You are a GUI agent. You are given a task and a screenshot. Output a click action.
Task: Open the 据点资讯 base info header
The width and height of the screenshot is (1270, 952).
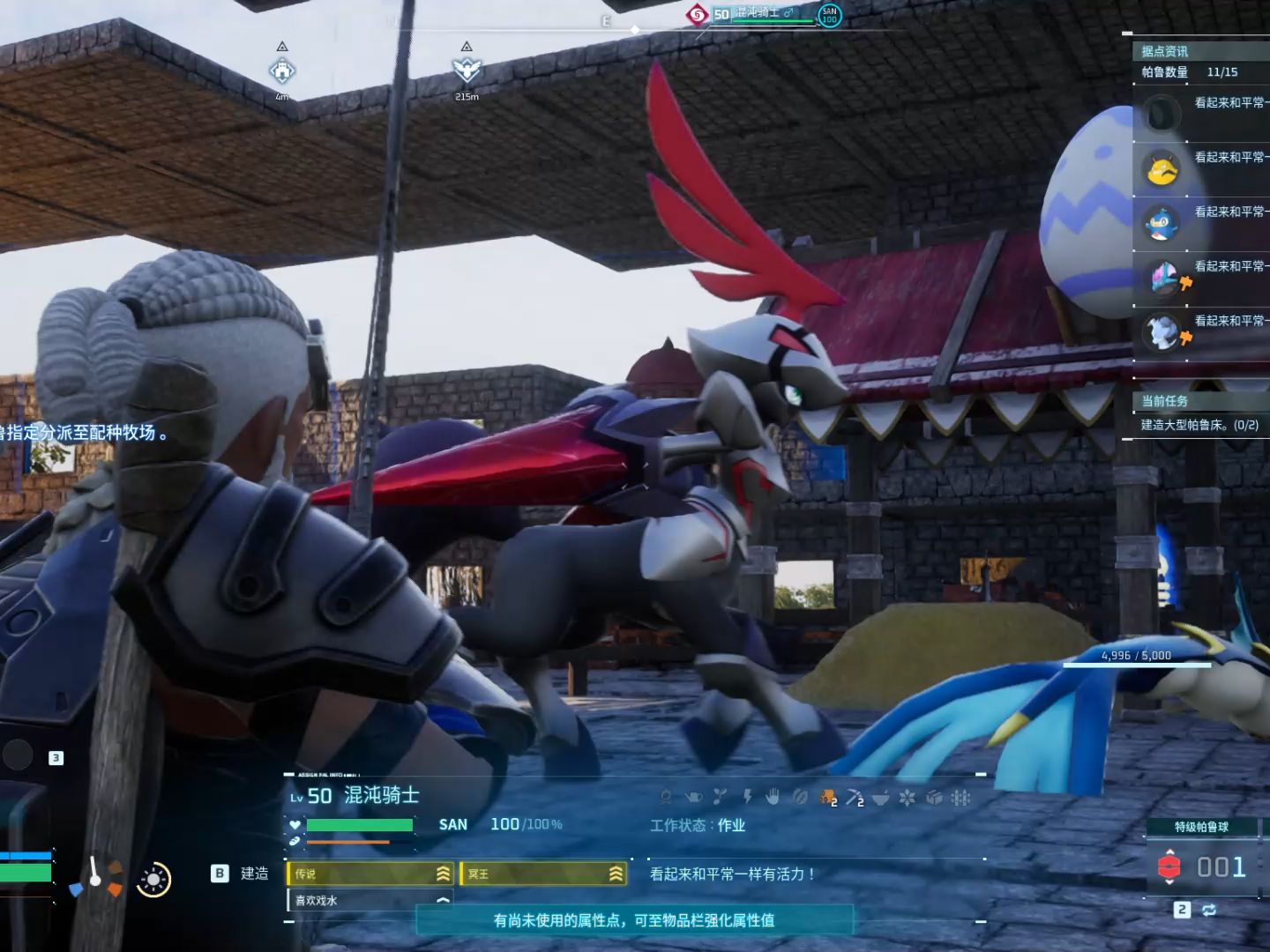point(1164,51)
